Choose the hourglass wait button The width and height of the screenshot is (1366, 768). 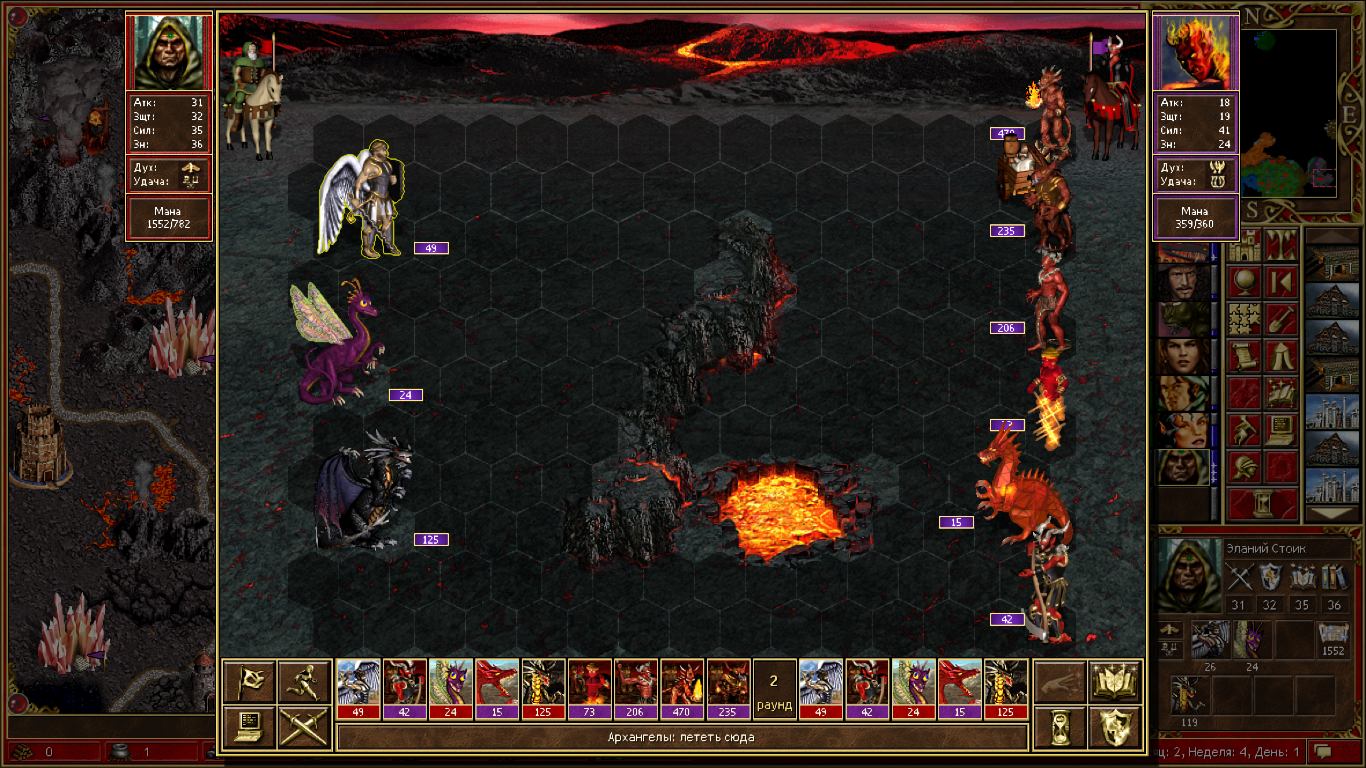pyautogui.click(x=1059, y=727)
